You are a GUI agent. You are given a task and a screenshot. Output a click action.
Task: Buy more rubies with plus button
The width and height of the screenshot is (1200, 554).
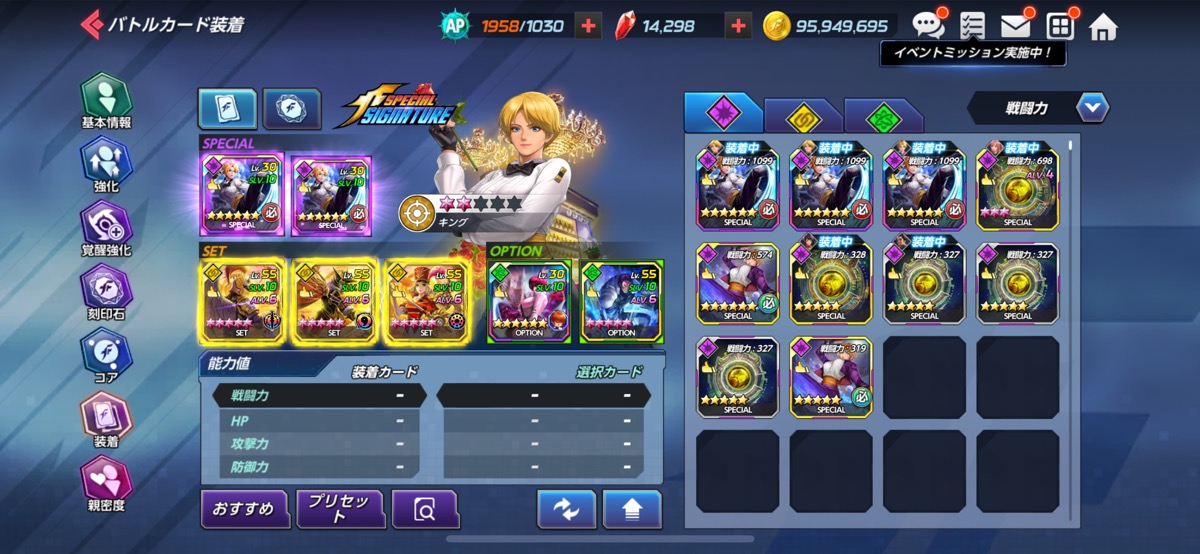[738, 26]
